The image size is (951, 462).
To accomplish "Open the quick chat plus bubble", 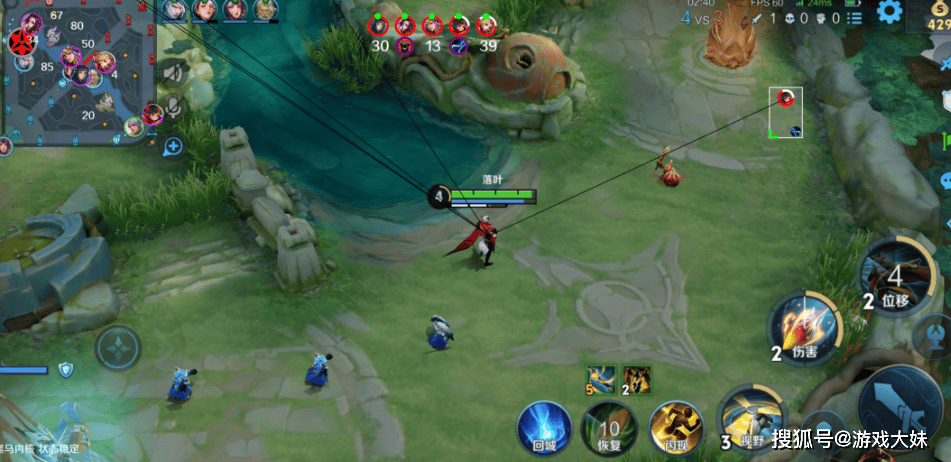I will (x=173, y=147).
